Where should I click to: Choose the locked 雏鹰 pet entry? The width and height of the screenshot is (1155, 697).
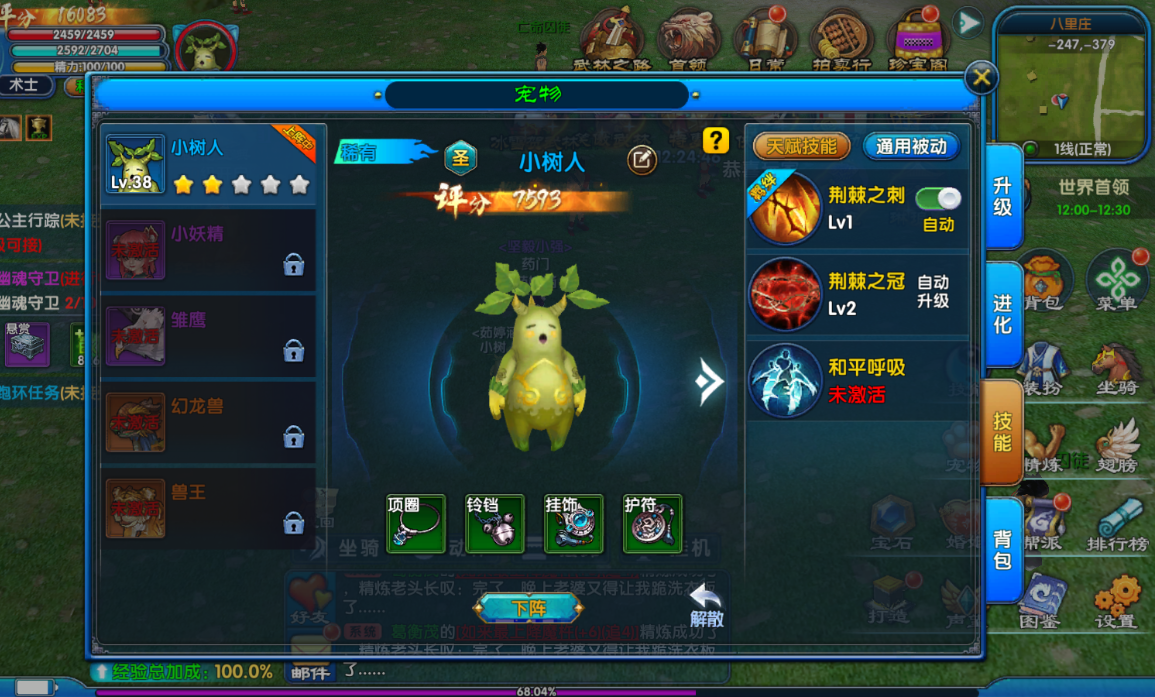[208, 336]
